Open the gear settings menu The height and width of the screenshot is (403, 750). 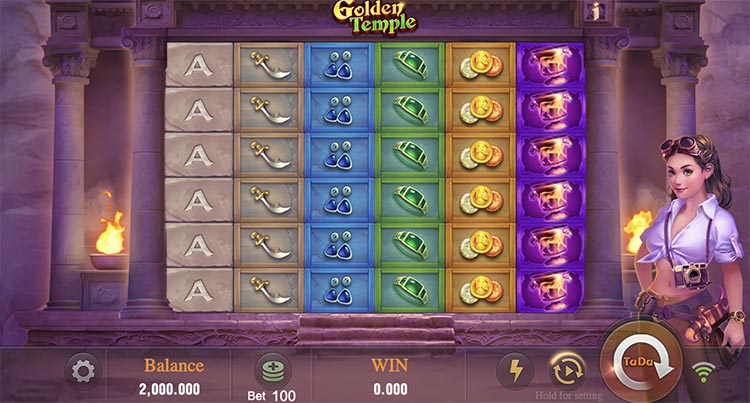click(83, 372)
